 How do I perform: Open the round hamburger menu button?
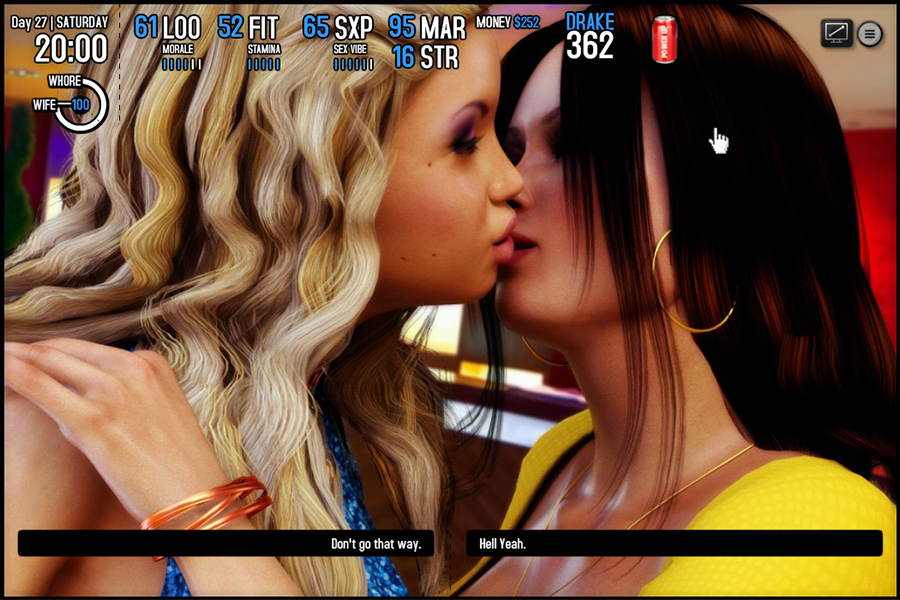click(870, 34)
